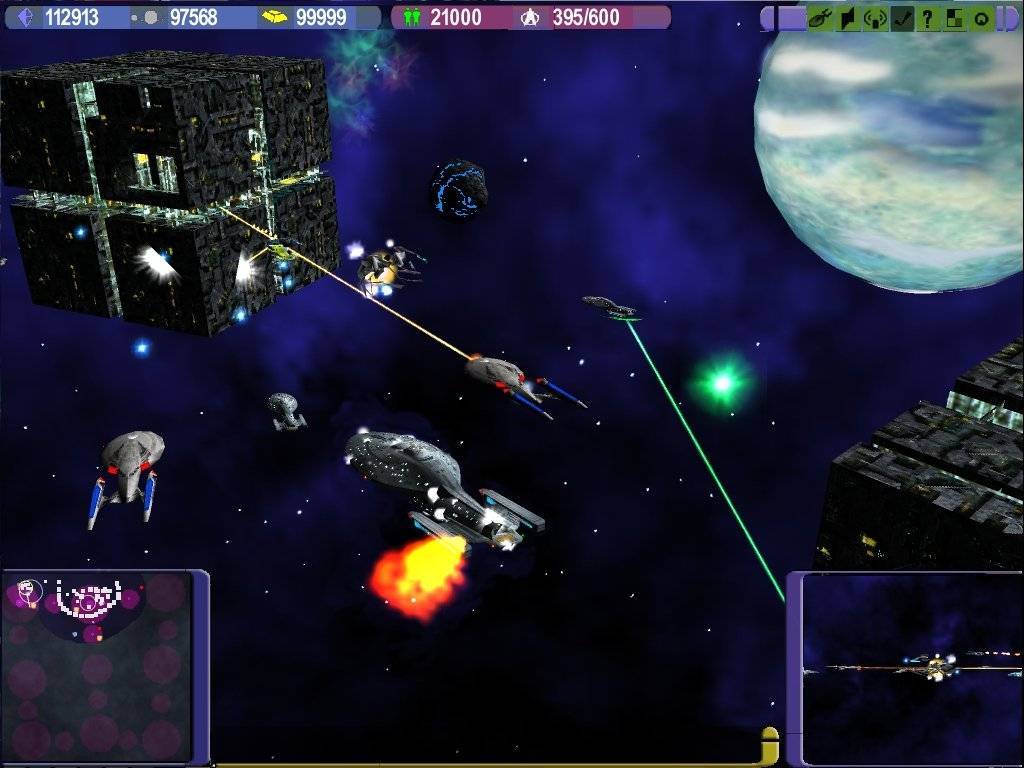Open help with the question mark icon
The width and height of the screenshot is (1024, 768).
(x=928, y=18)
